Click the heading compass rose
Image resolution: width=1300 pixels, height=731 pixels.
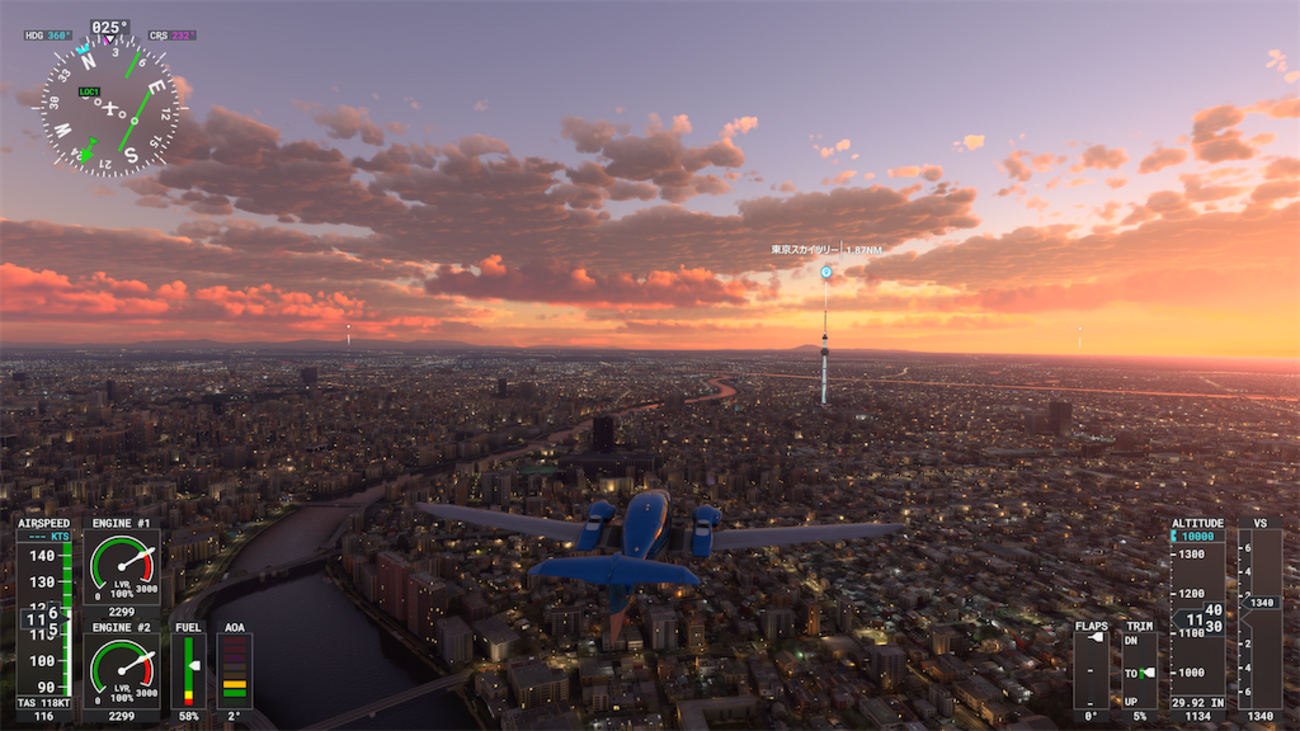110,108
